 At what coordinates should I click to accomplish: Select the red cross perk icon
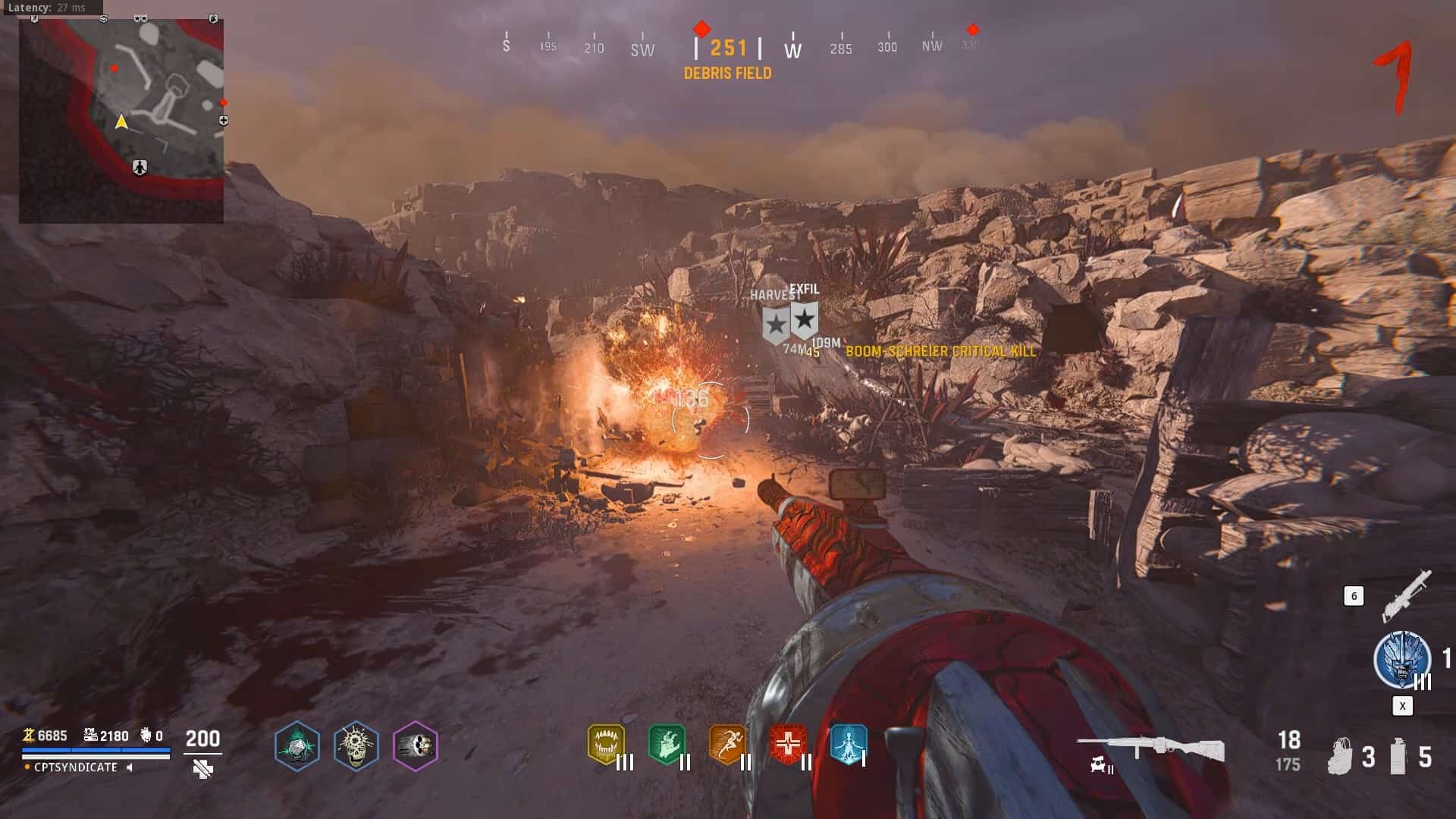[x=787, y=744]
